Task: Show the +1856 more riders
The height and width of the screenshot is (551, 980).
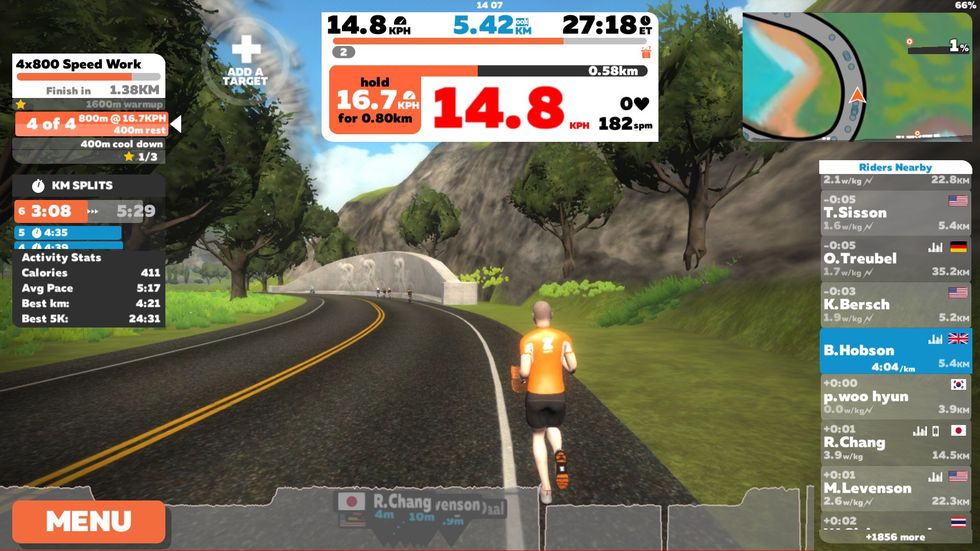Action: point(895,537)
